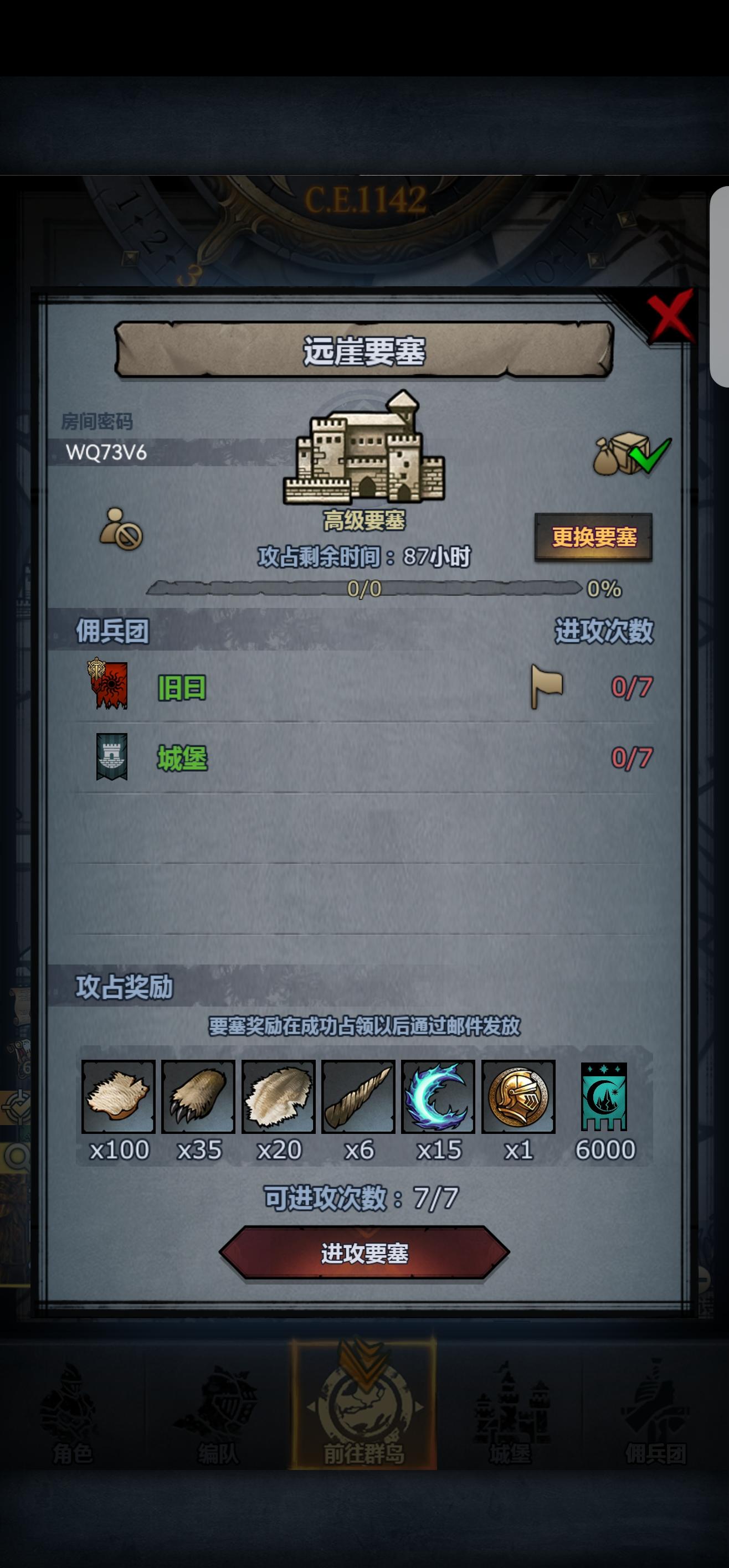Tap the x100 hide reward item
Image resolution: width=729 pixels, height=1568 pixels.
[x=118, y=1097]
